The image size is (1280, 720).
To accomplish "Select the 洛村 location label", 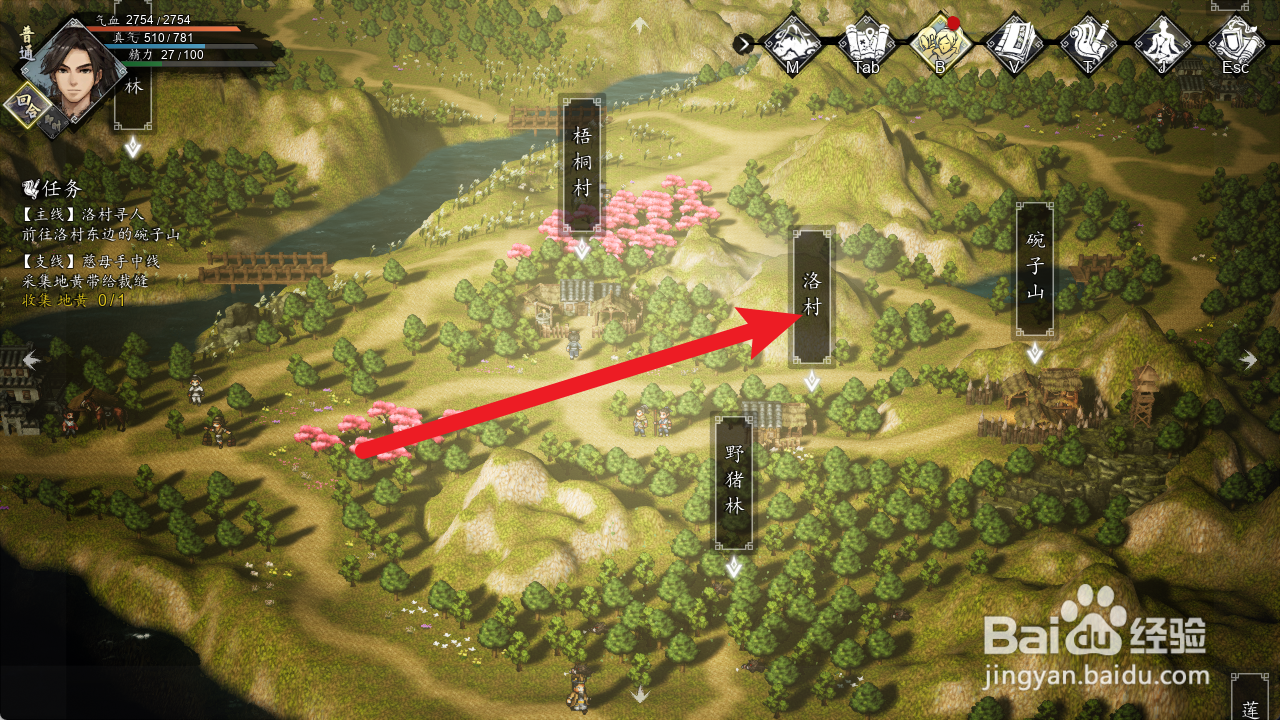I will click(812, 295).
